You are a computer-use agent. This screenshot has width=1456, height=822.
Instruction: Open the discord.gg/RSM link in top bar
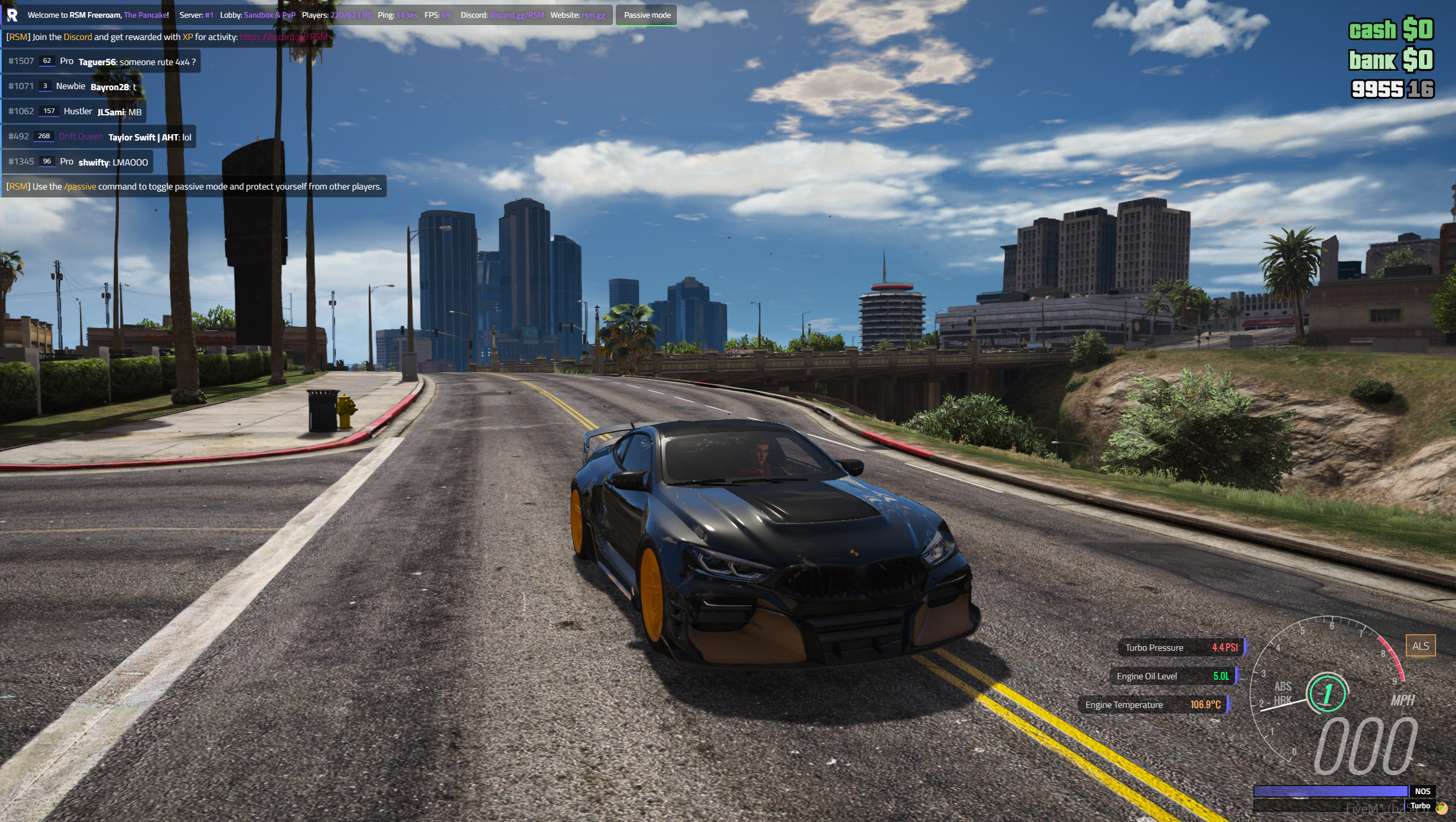point(517,15)
